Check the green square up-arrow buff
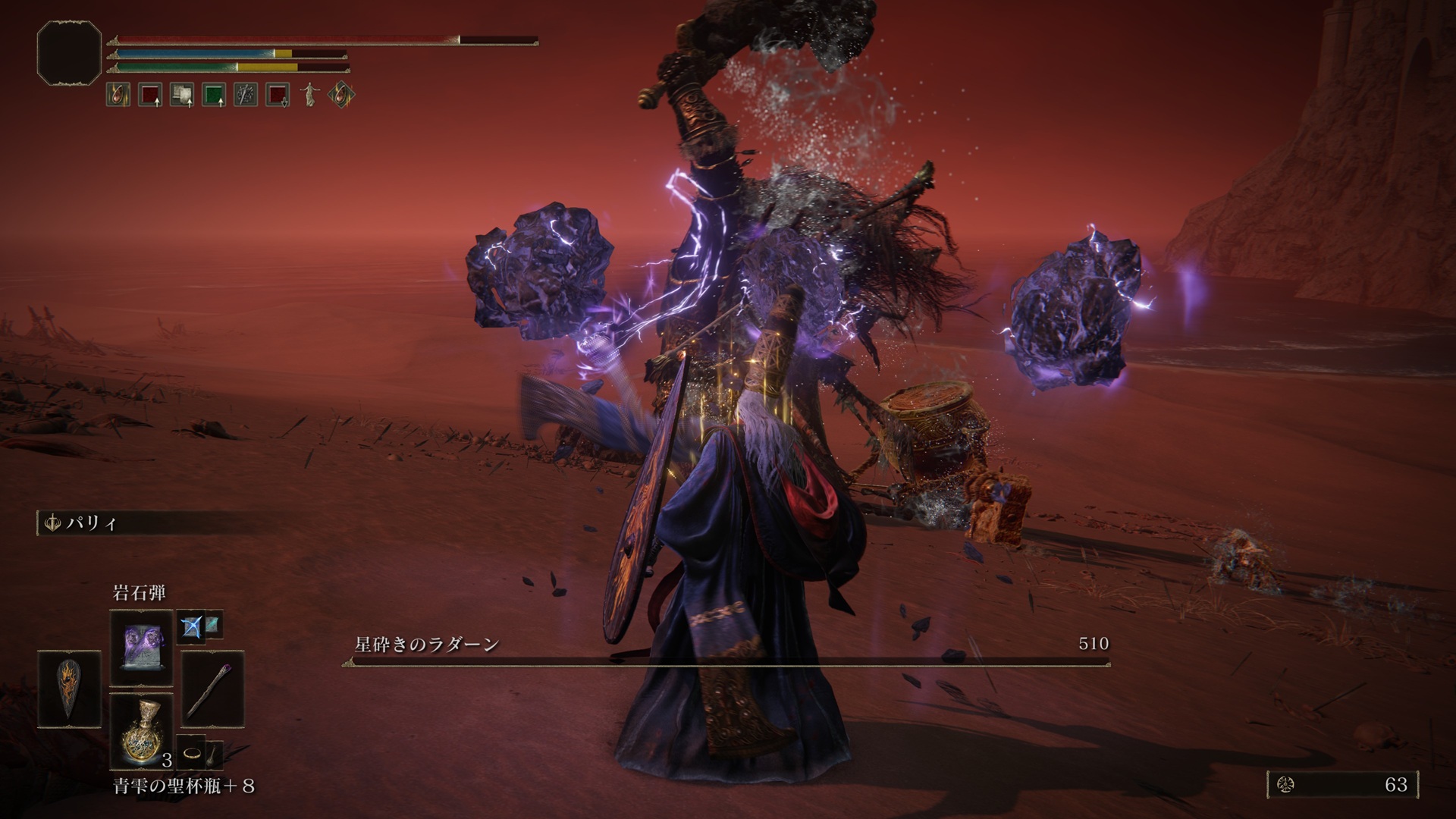The image size is (1456, 819). click(x=213, y=95)
